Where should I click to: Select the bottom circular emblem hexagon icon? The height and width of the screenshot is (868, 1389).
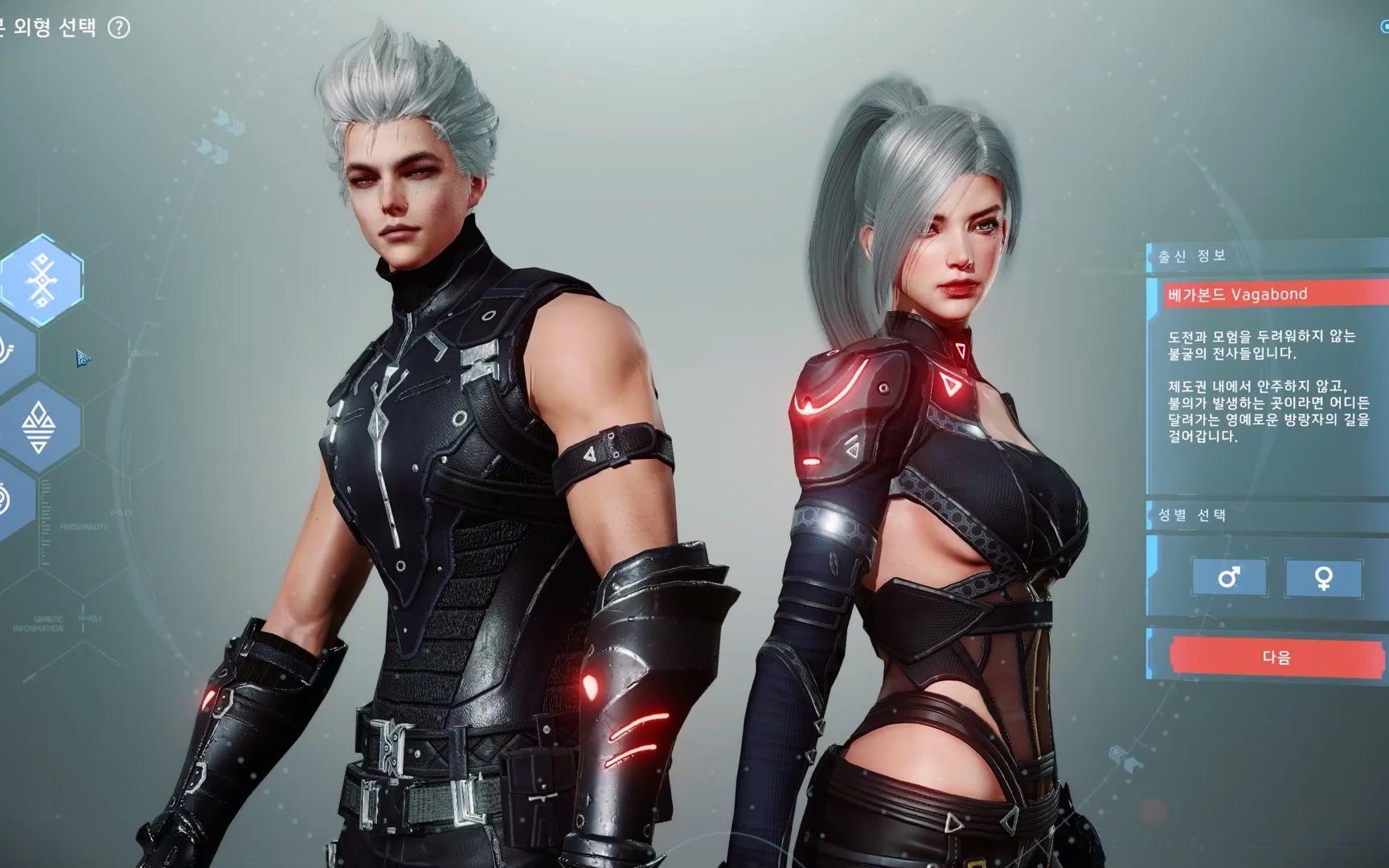pos(6,494)
